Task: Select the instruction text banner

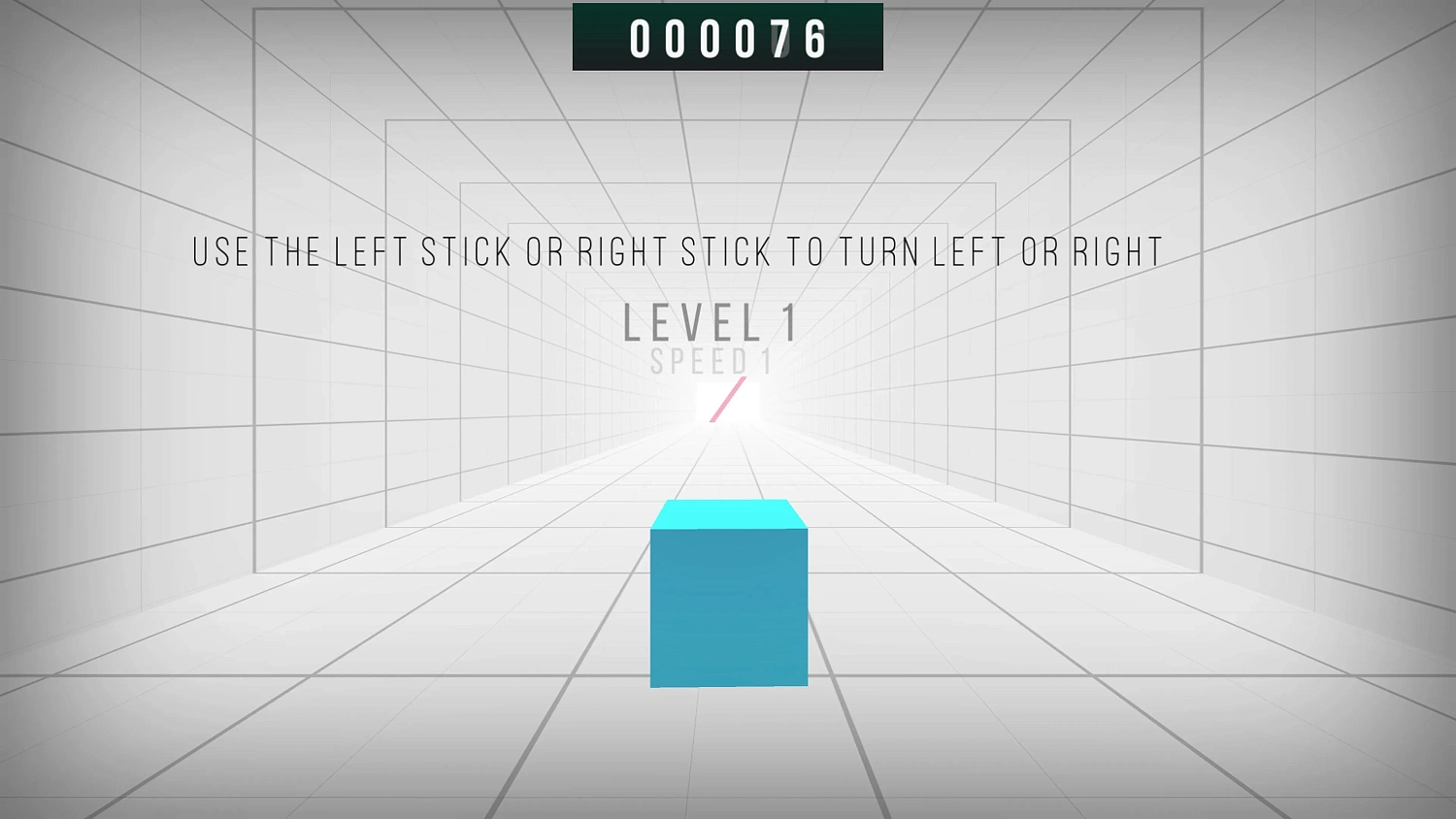Action: (677, 251)
